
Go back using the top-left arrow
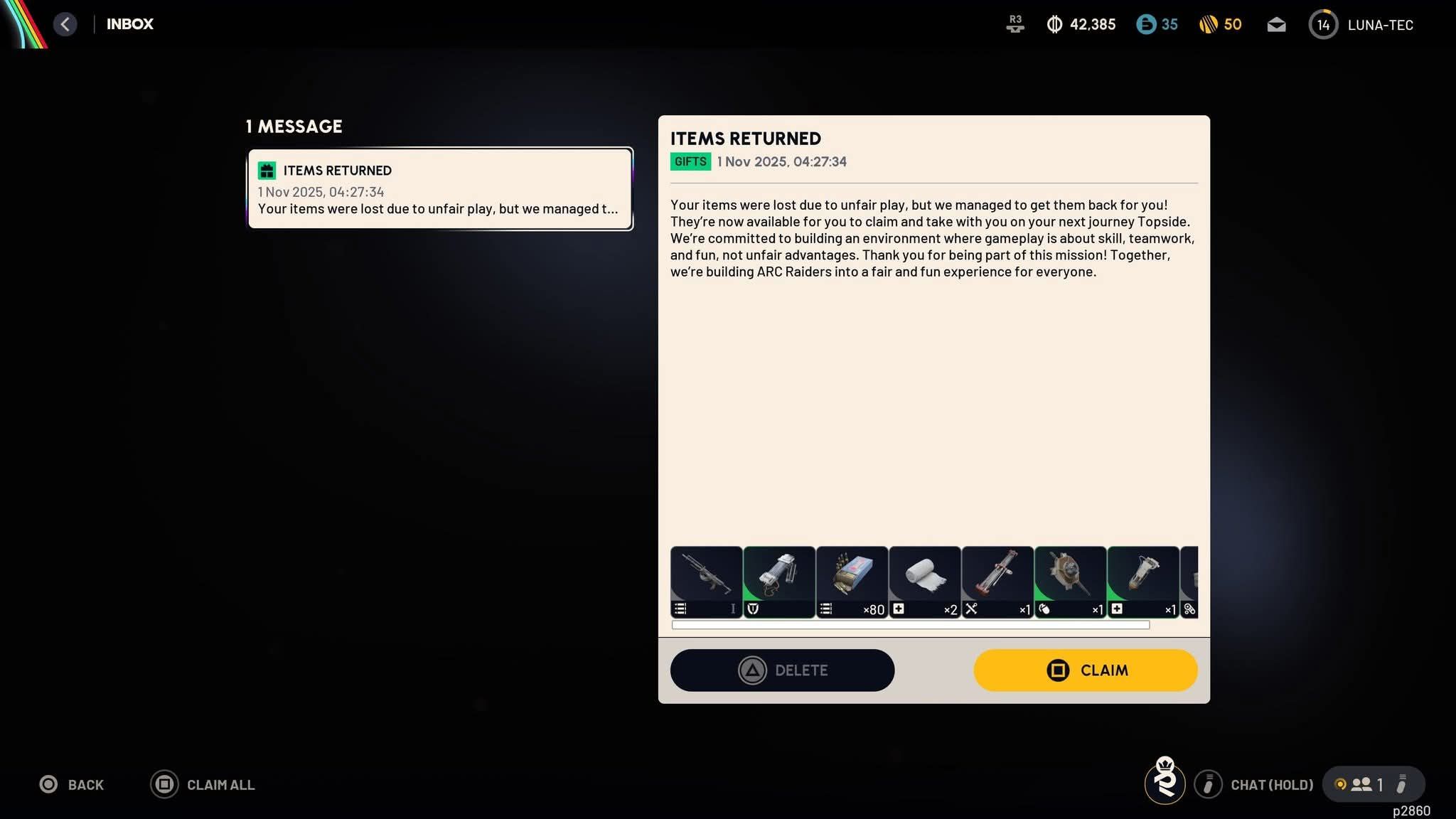(65, 24)
